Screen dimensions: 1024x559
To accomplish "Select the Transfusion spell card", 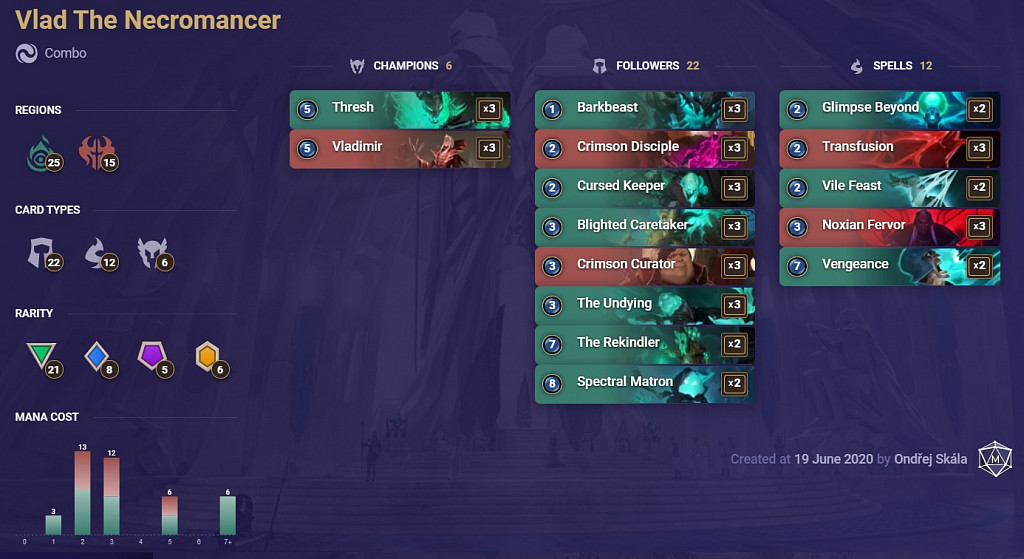I will pyautogui.click(x=889, y=148).
